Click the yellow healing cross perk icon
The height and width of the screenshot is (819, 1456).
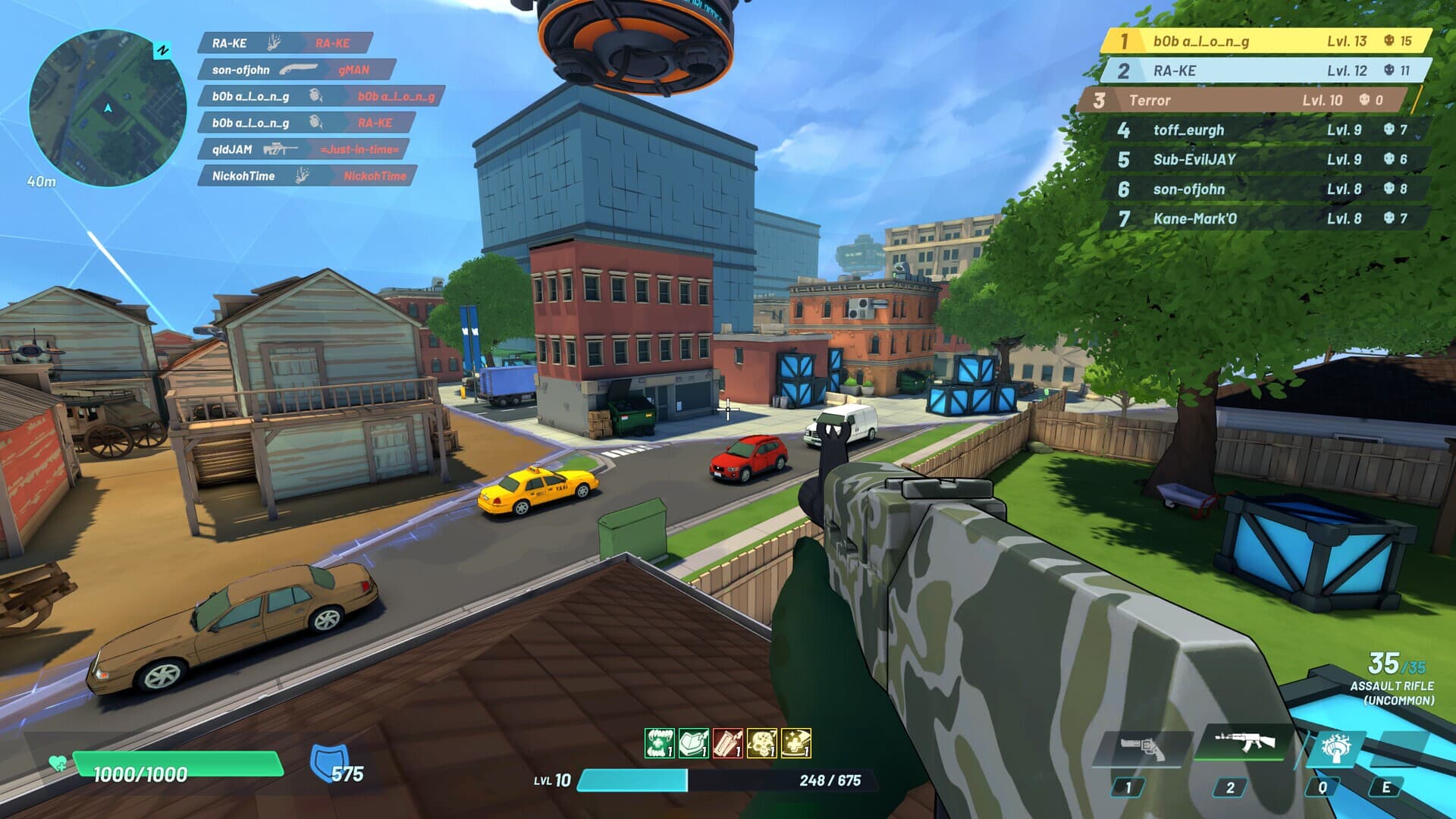point(796,743)
